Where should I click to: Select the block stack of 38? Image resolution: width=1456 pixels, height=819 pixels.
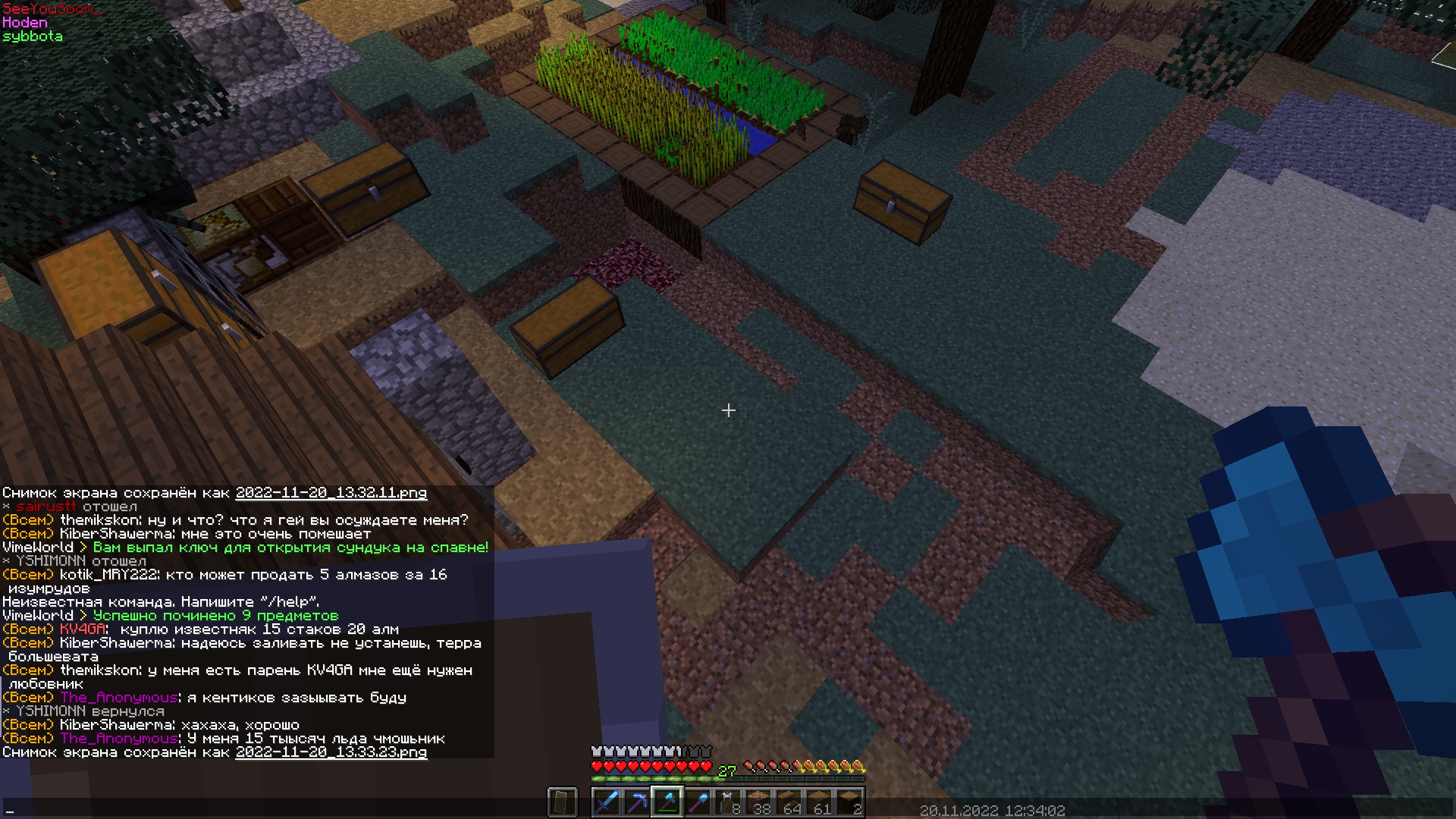click(x=758, y=802)
